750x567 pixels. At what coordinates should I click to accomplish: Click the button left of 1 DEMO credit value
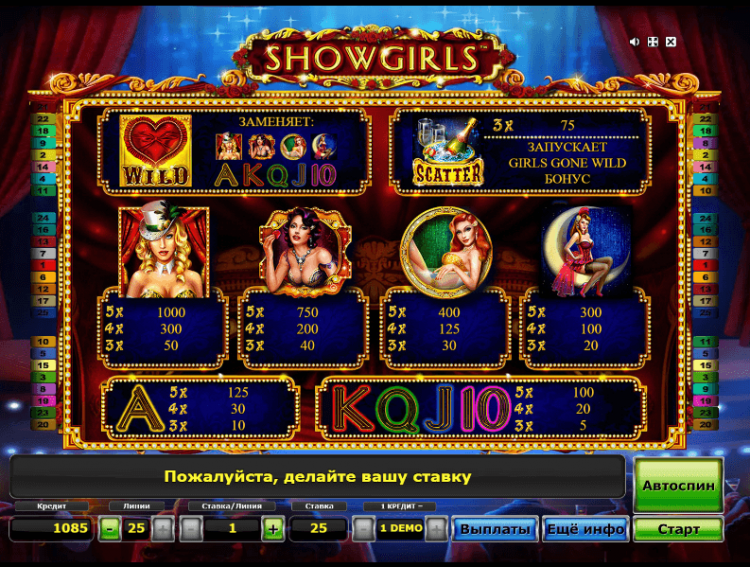pyautogui.click(x=364, y=529)
